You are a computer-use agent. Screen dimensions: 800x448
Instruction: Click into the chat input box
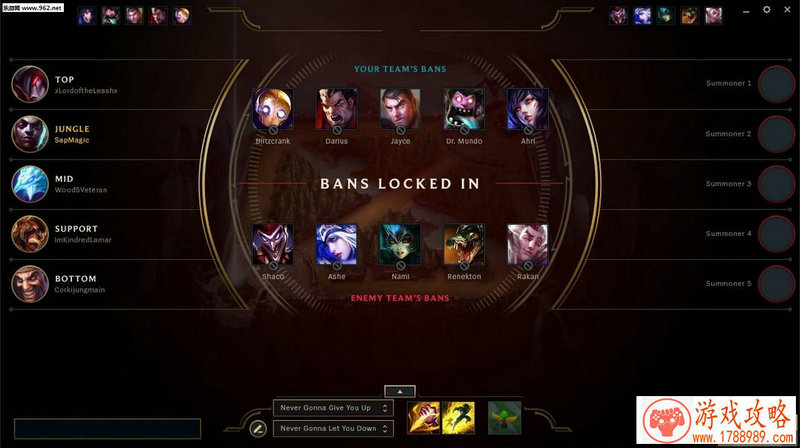point(107,429)
